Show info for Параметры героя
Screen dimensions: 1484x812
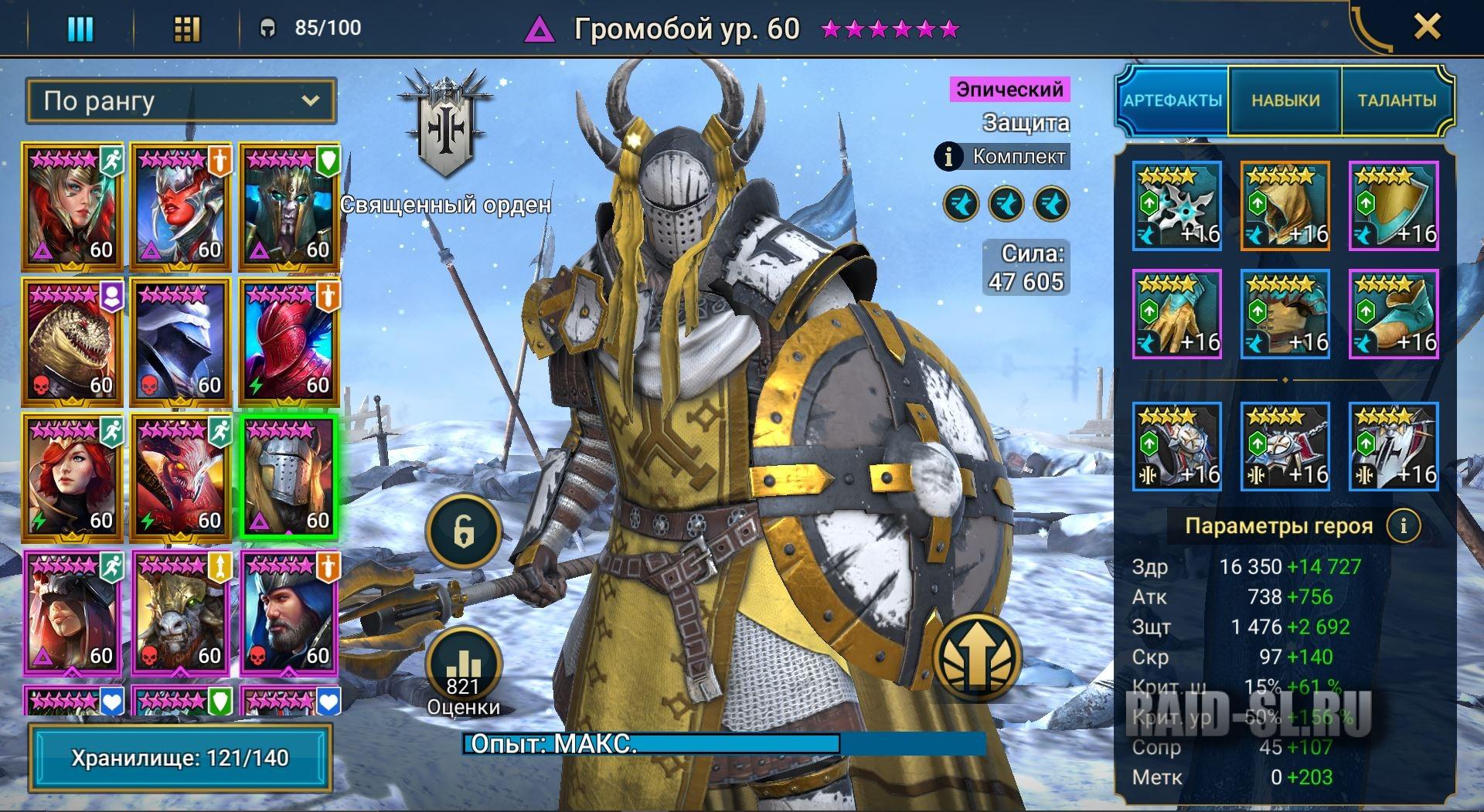coord(1404,526)
